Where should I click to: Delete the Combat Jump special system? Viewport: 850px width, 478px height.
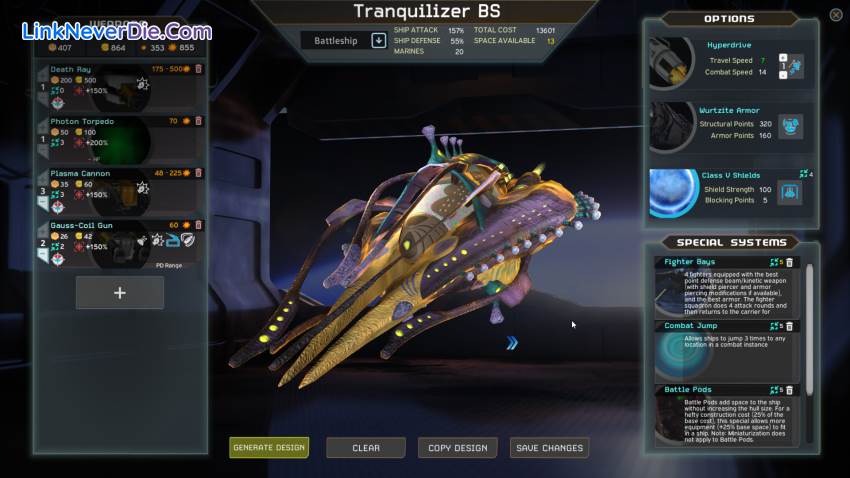789,326
